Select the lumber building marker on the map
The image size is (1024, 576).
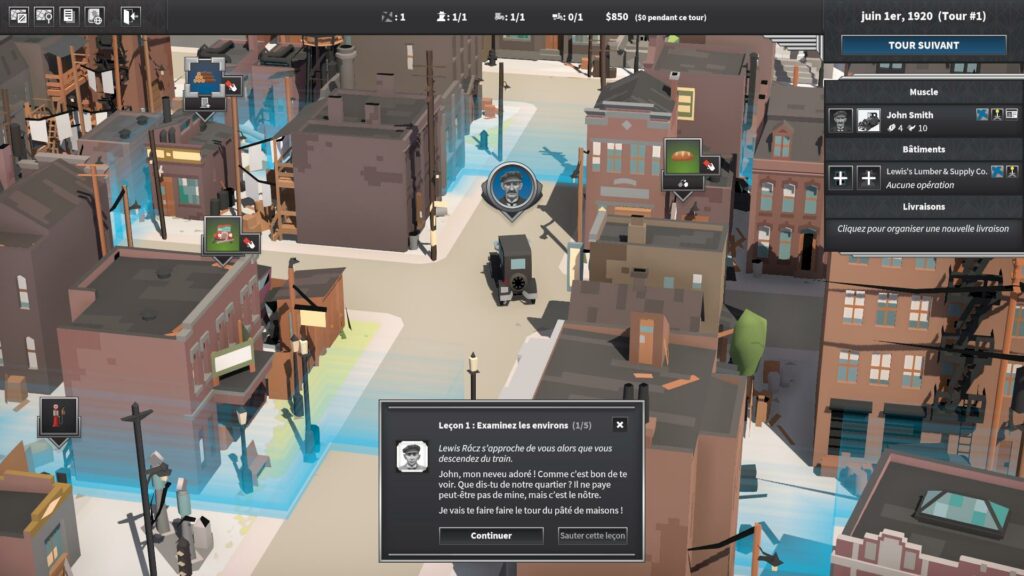(x=203, y=79)
